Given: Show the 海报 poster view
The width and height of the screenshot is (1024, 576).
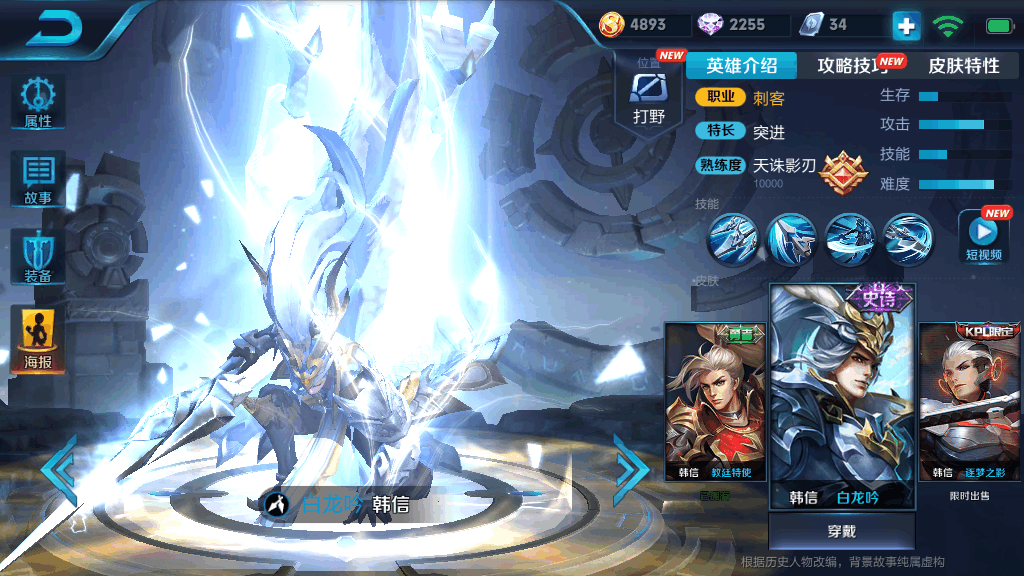Looking at the screenshot, I should tap(38, 340).
